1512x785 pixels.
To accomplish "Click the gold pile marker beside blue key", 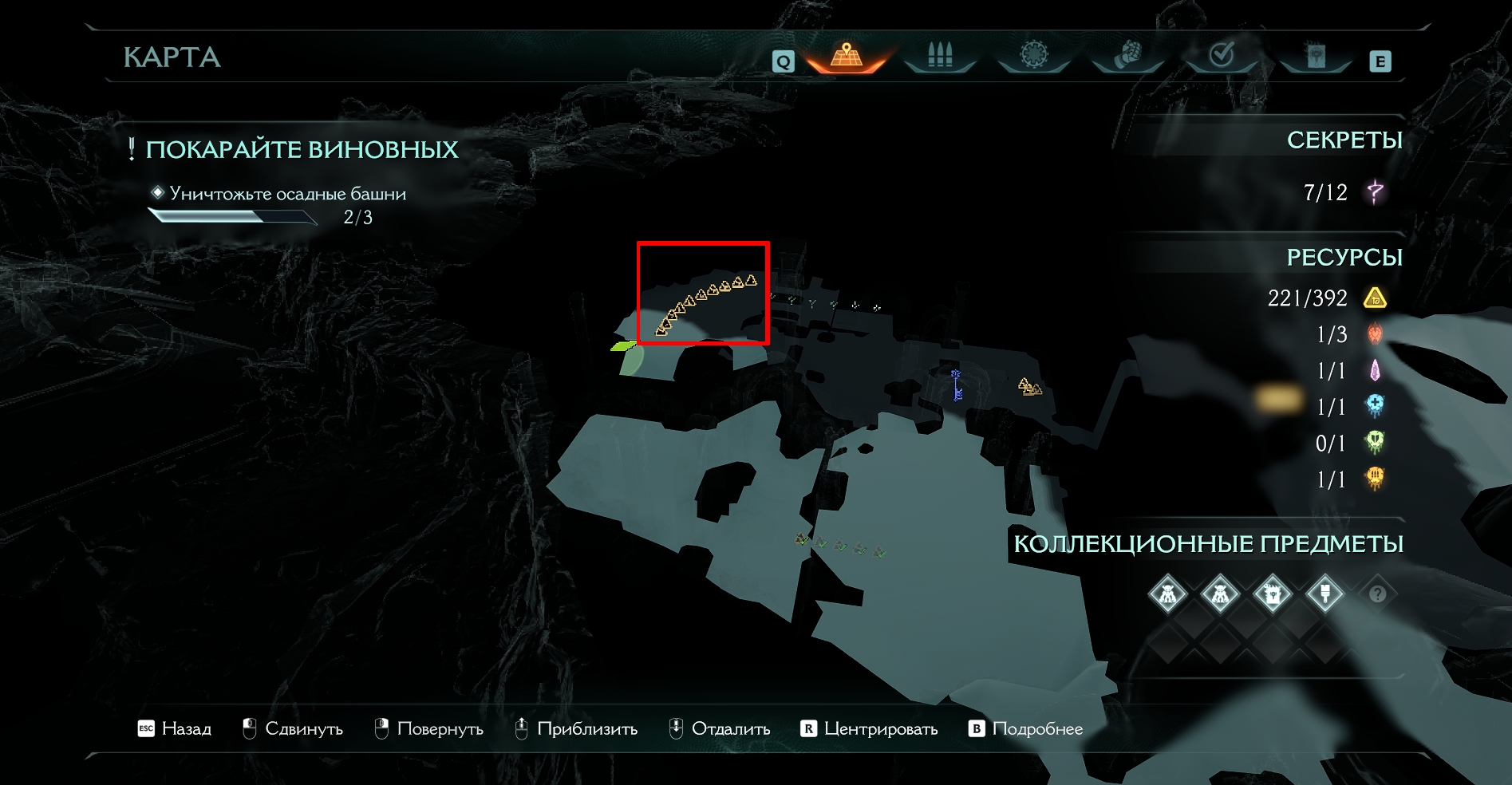I will pyautogui.click(x=1029, y=387).
